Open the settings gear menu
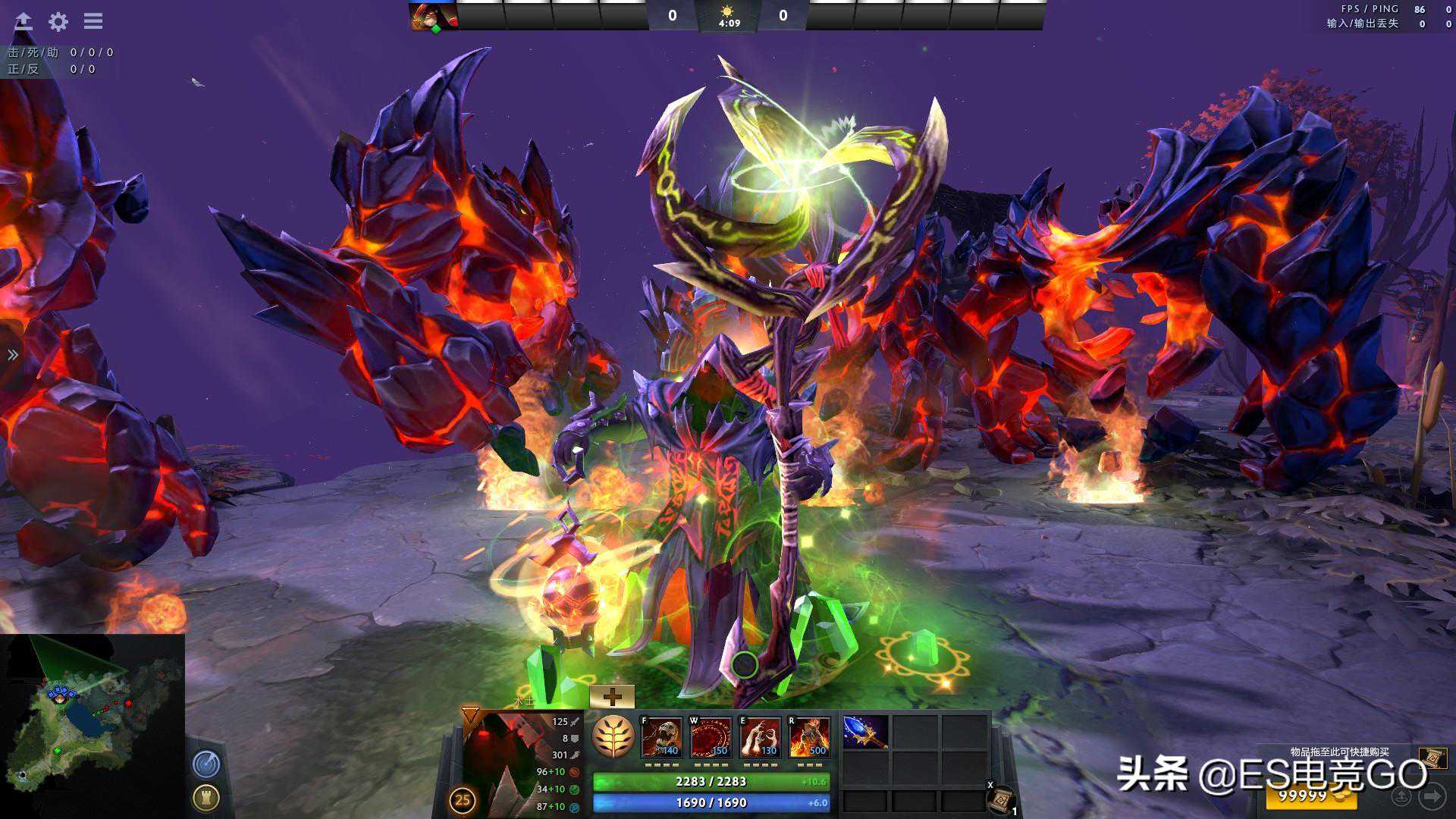The image size is (1456, 819). coord(58,21)
